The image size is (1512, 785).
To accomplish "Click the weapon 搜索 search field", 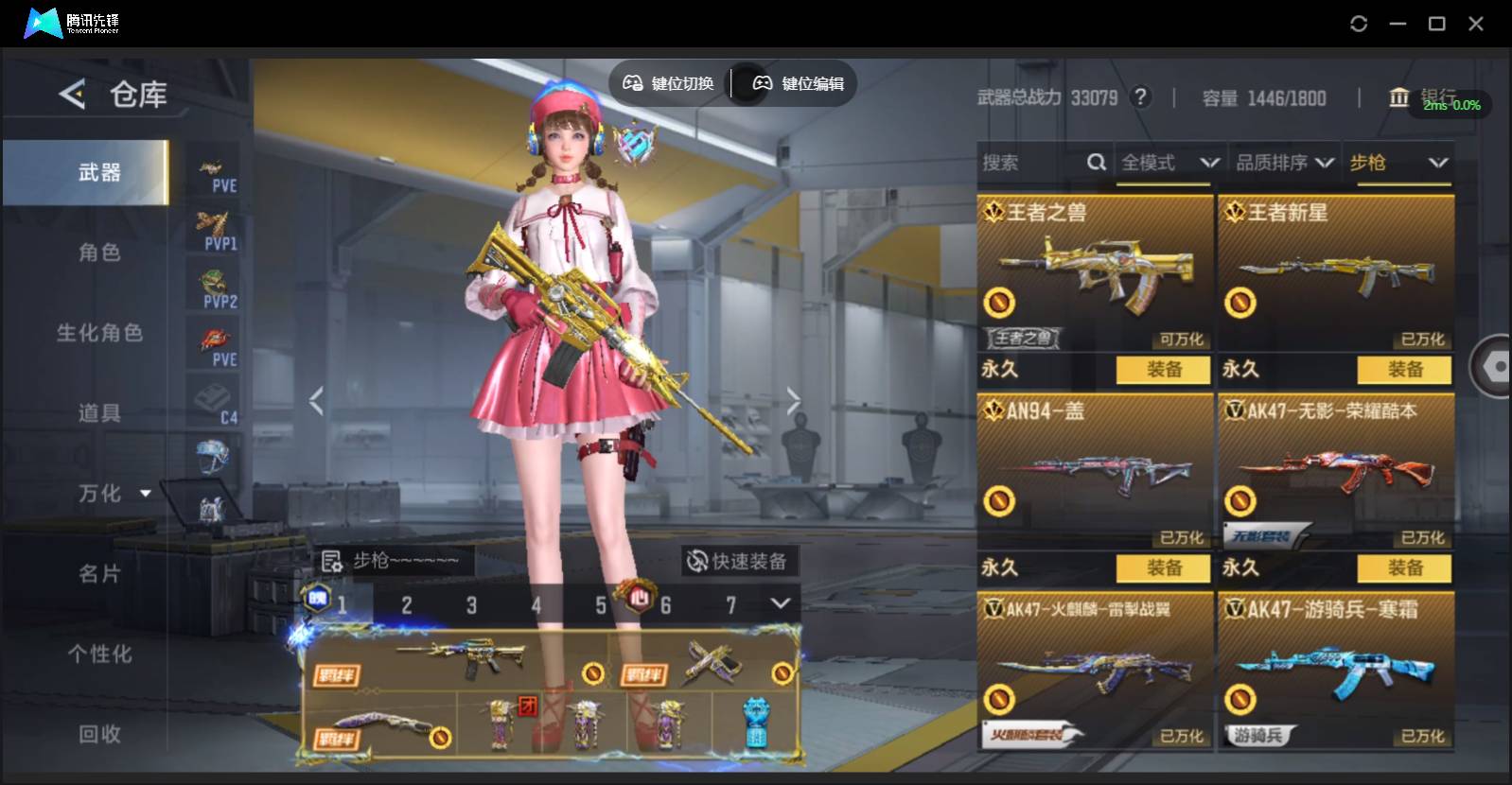I will pos(1031,163).
